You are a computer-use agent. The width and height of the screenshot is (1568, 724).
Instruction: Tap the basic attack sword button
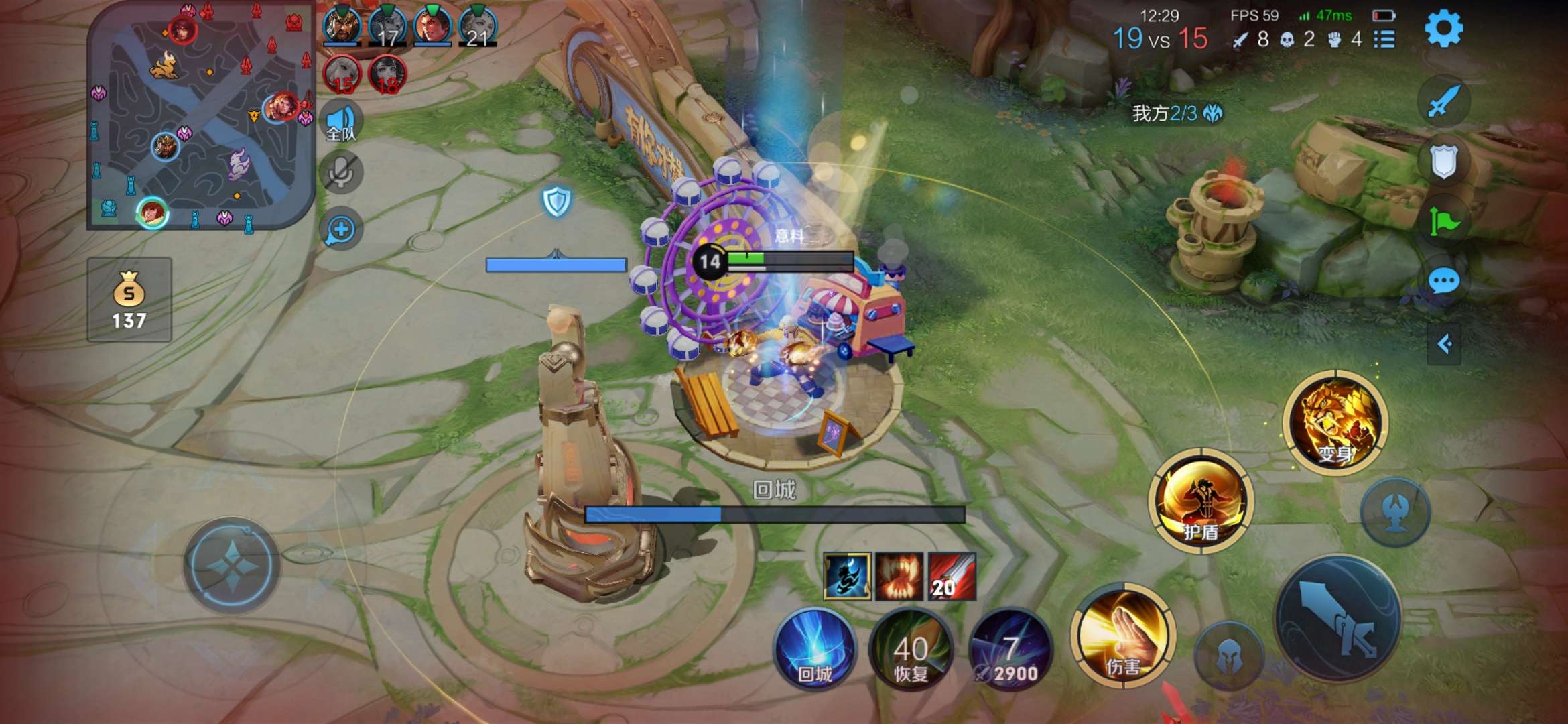[x=1337, y=619]
